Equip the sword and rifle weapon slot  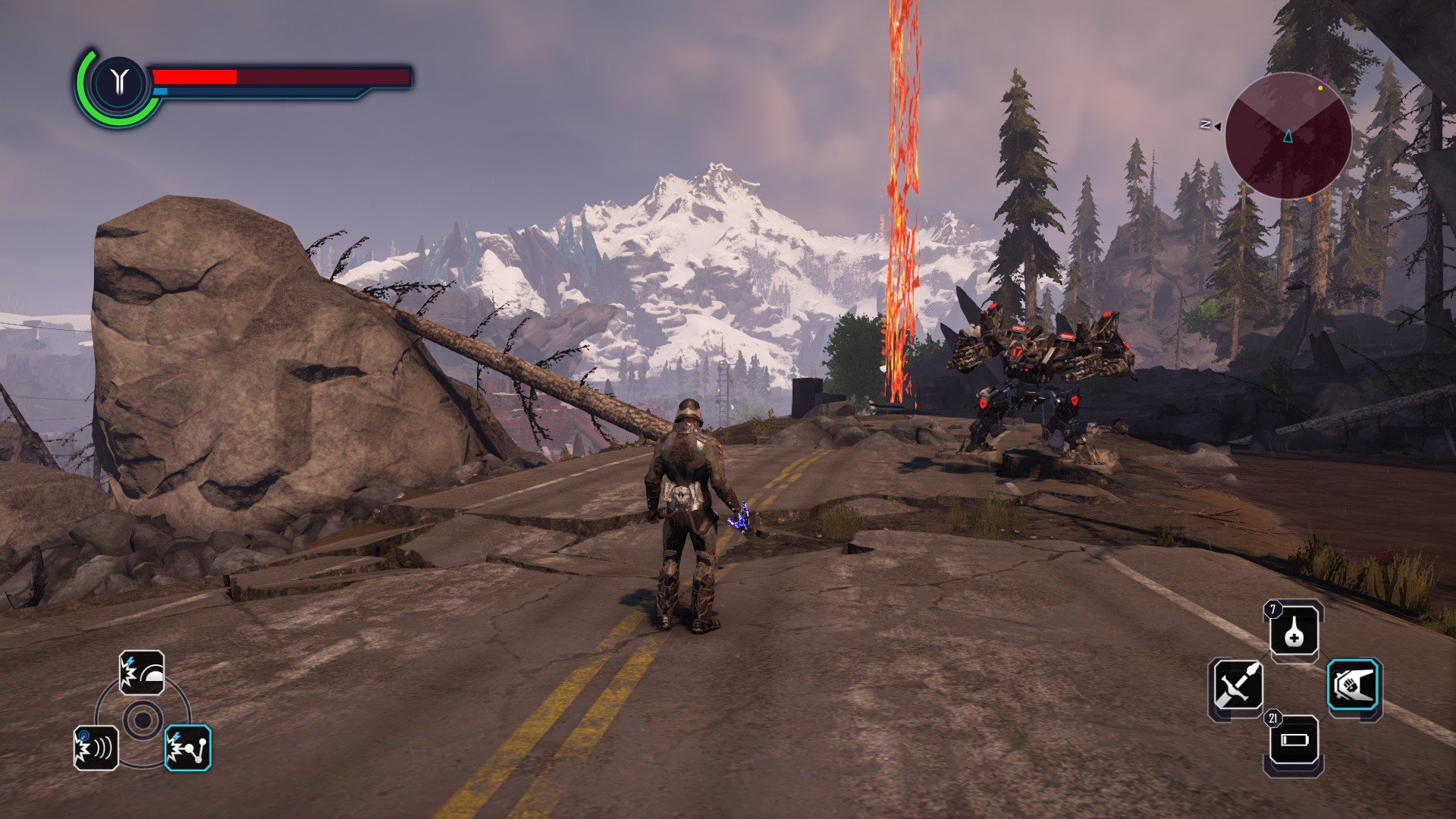[x=1236, y=686]
